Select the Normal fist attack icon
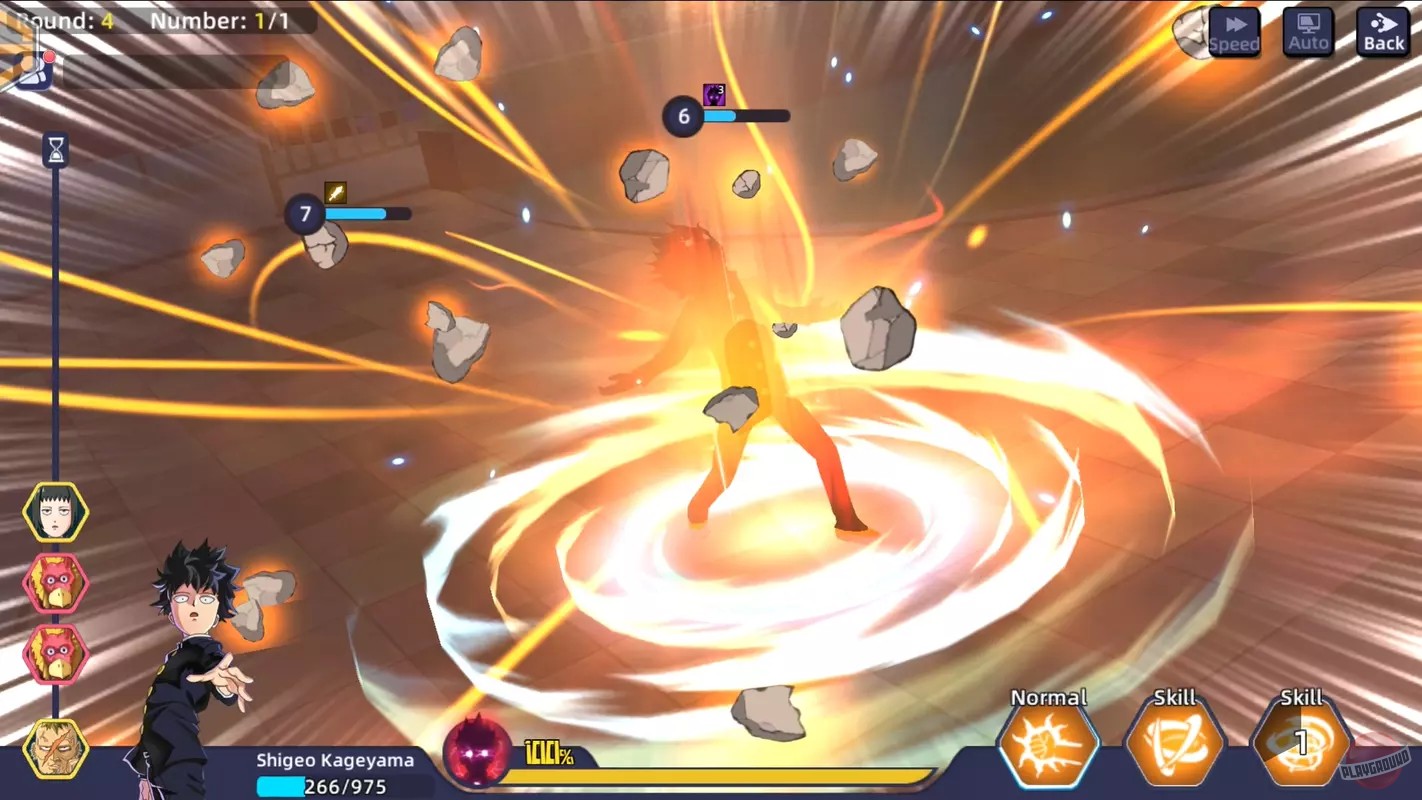 (x=1048, y=746)
